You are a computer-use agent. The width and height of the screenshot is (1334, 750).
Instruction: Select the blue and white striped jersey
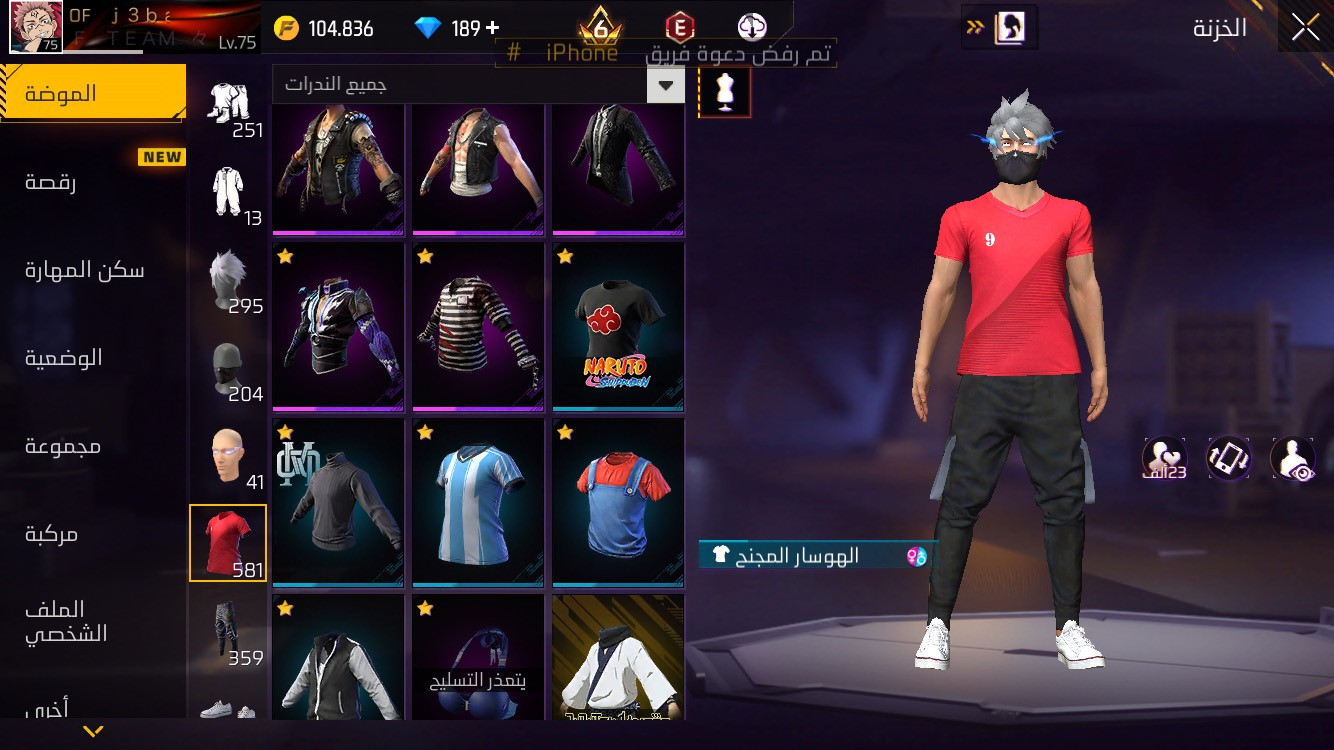coord(478,502)
